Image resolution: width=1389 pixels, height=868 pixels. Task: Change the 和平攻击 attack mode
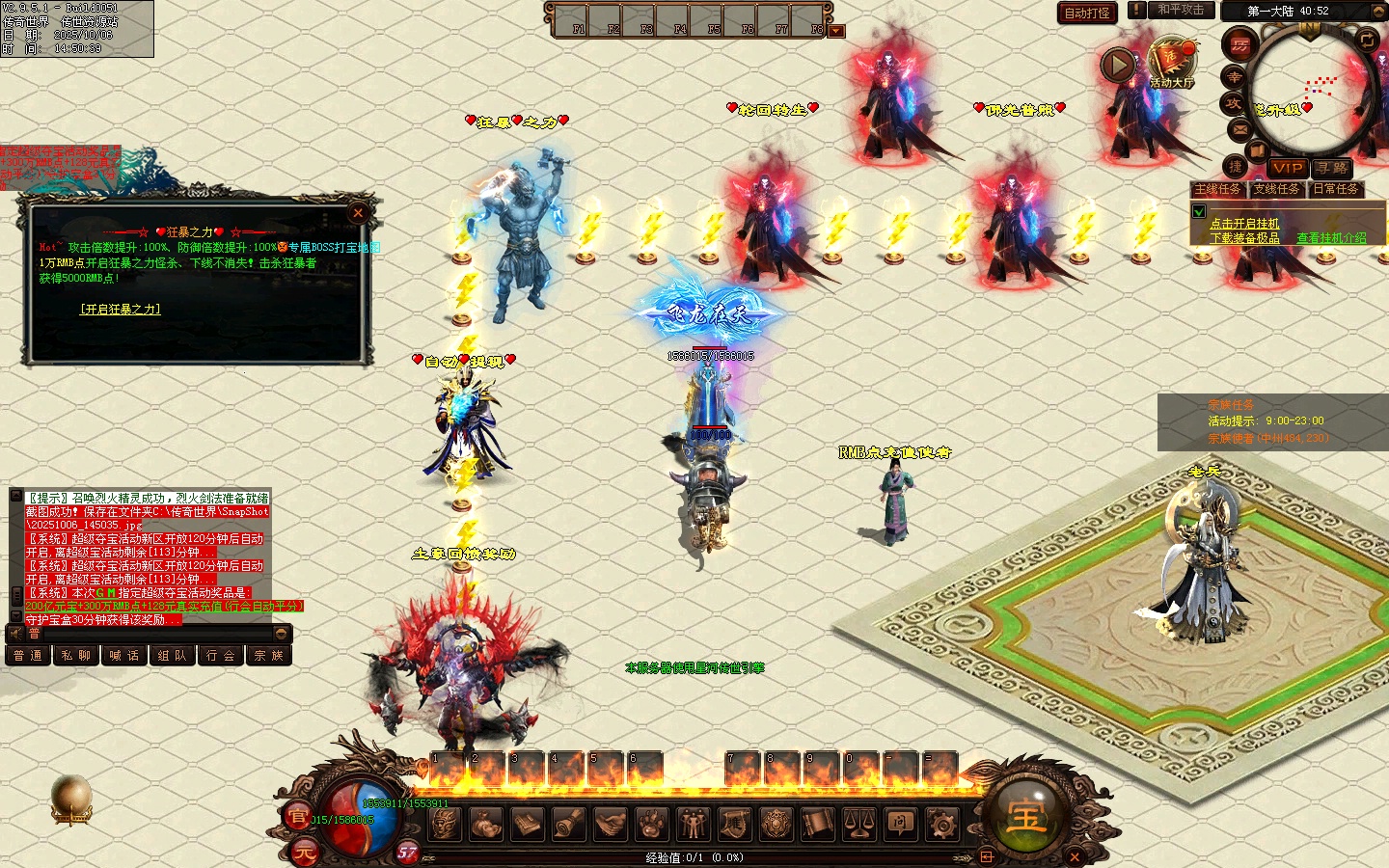click(x=1181, y=10)
